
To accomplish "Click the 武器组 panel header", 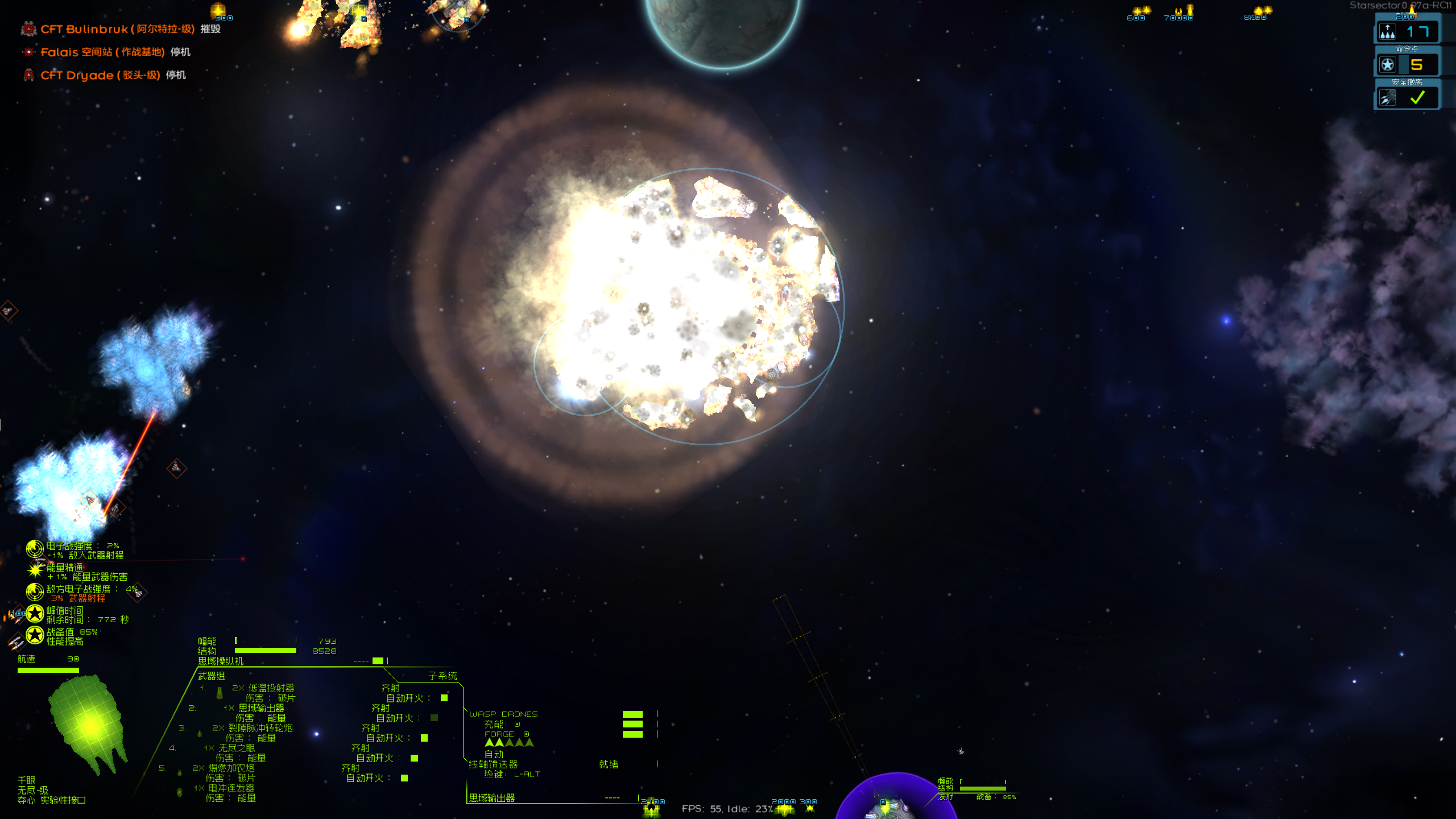I will click(x=211, y=675).
